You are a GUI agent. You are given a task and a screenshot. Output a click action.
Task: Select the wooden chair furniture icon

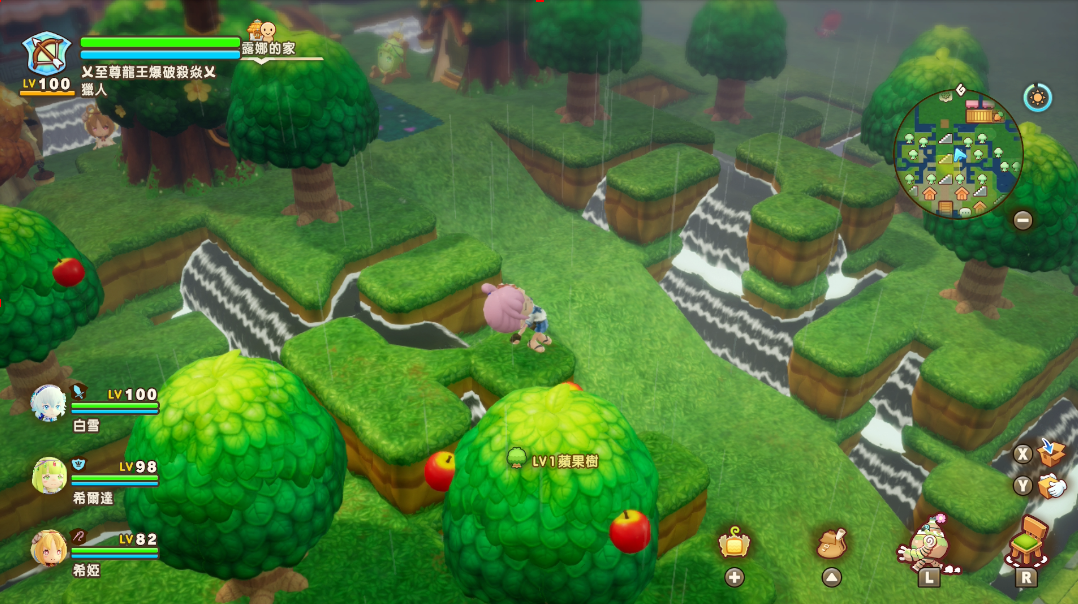click(x=1027, y=542)
